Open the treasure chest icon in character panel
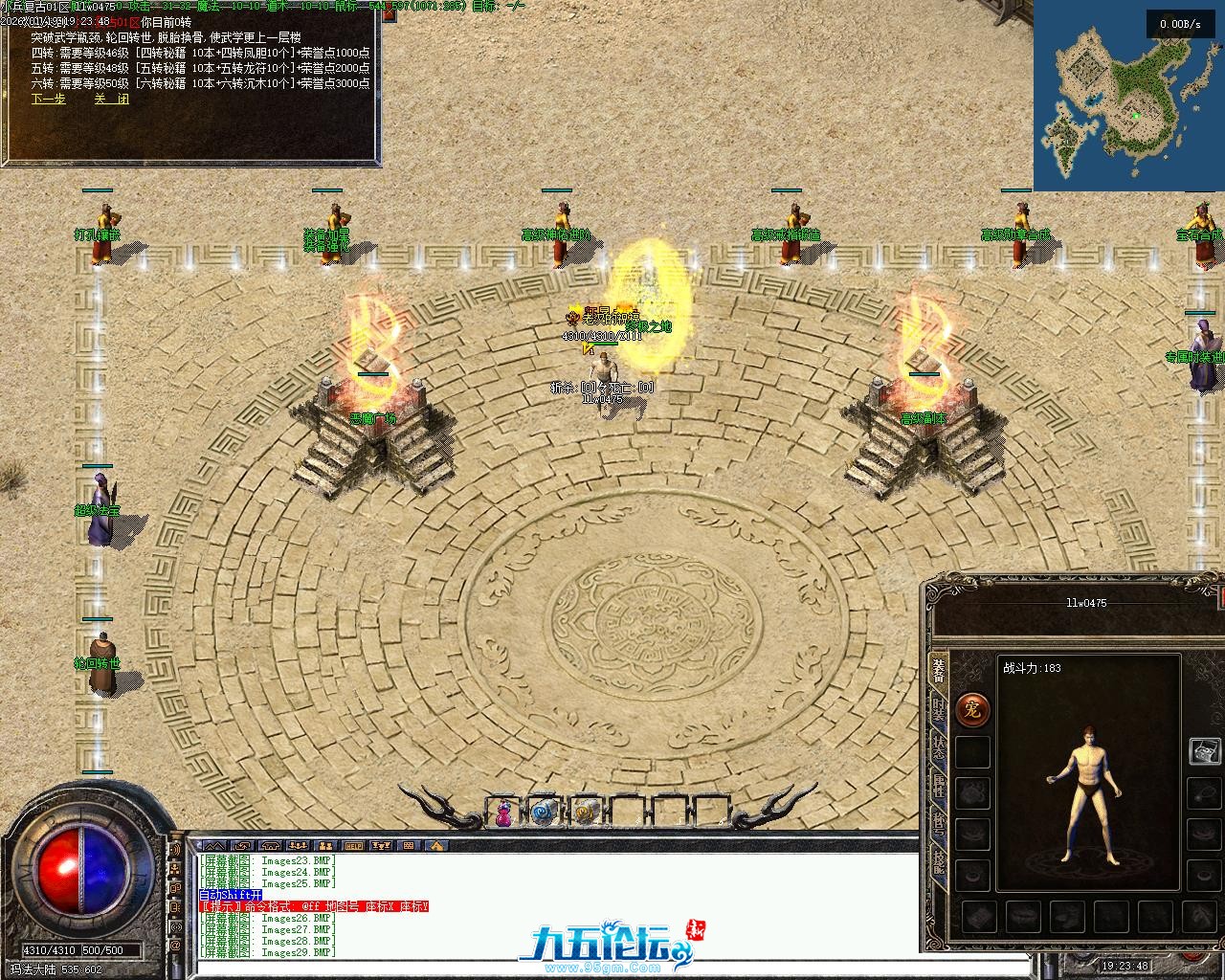This screenshot has width=1225, height=980. pyautogui.click(x=1204, y=751)
